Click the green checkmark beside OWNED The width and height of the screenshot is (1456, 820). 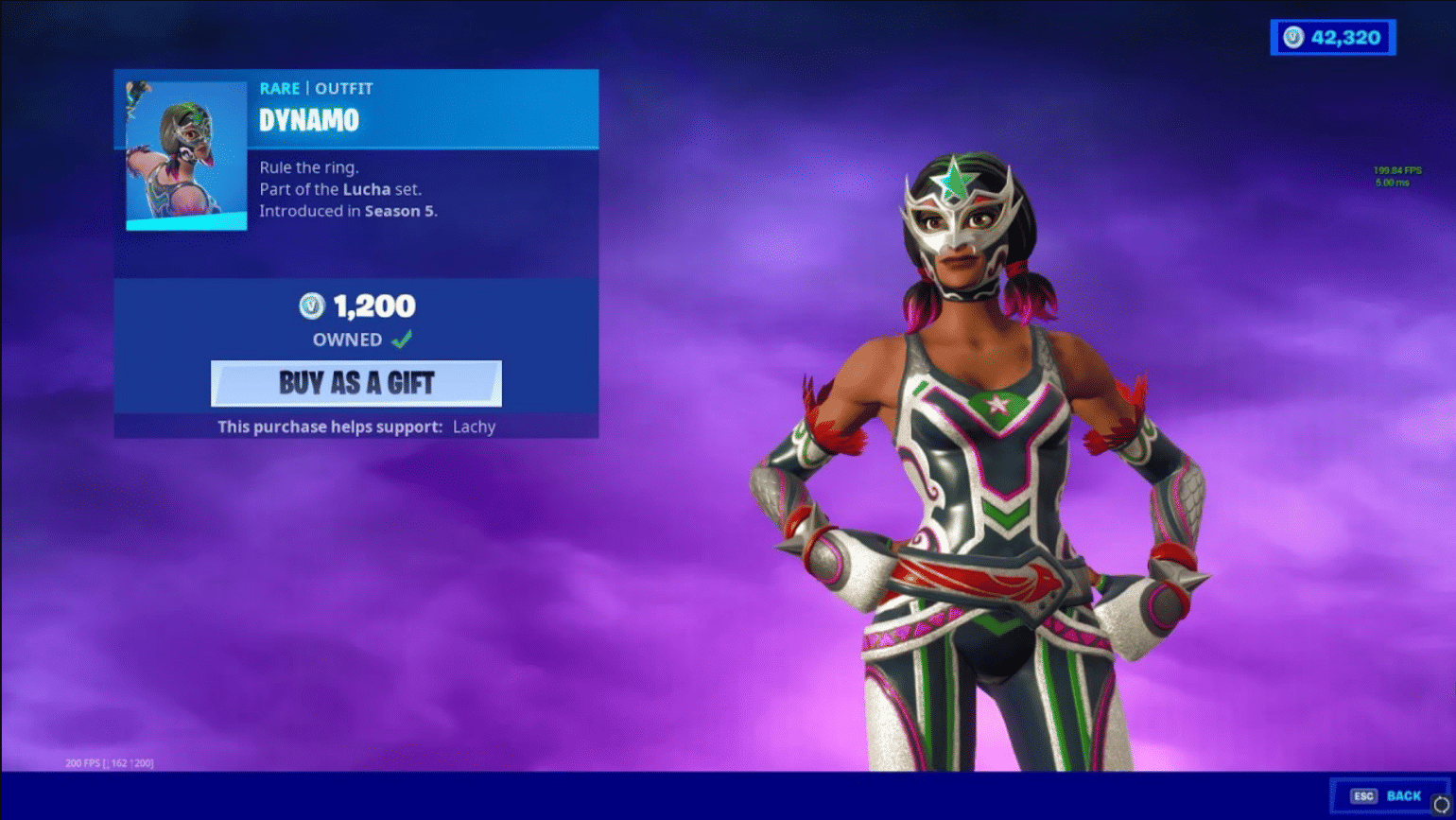(x=402, y=338)
